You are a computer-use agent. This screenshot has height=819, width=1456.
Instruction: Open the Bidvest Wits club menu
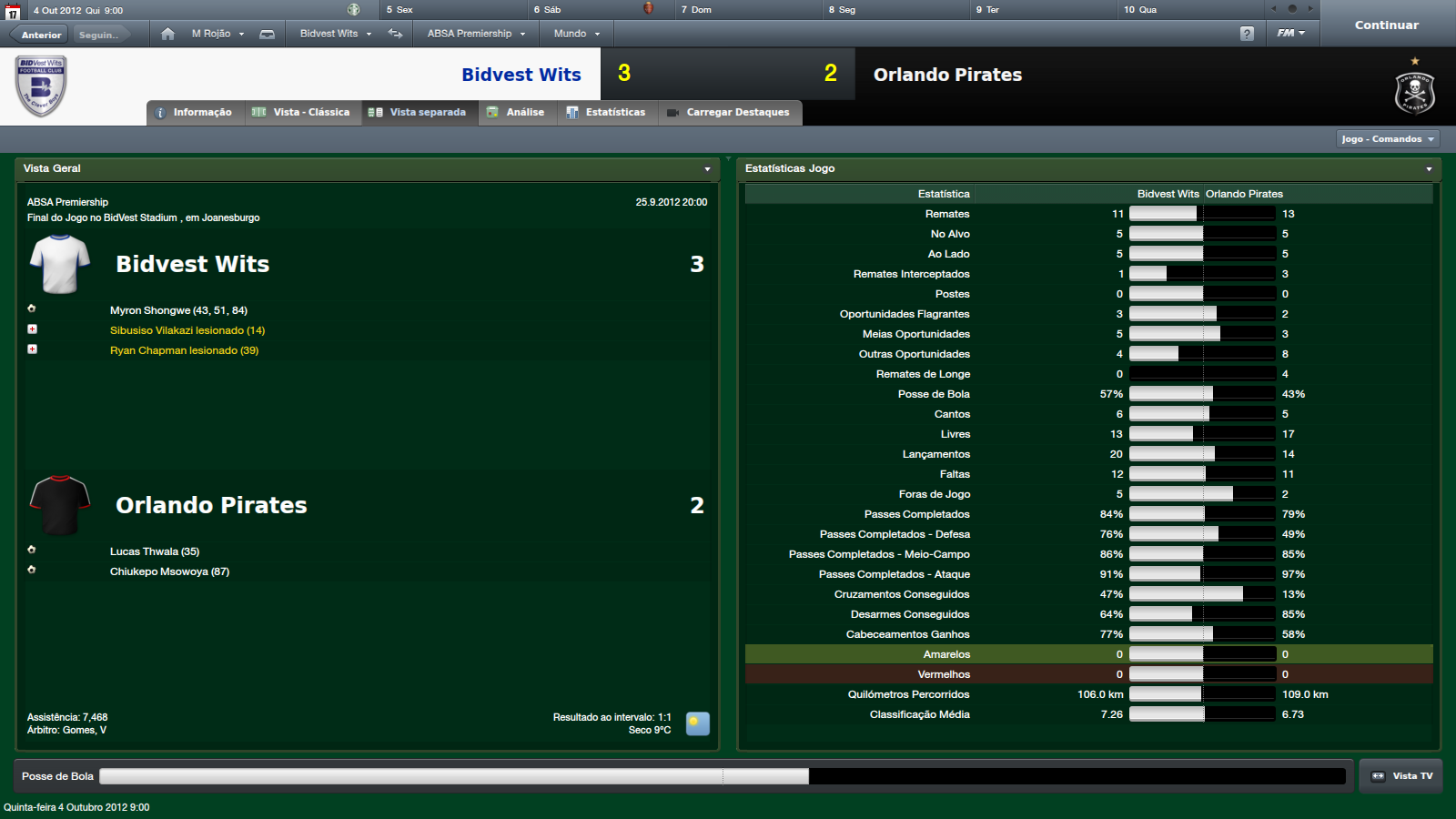pos(335,34)
